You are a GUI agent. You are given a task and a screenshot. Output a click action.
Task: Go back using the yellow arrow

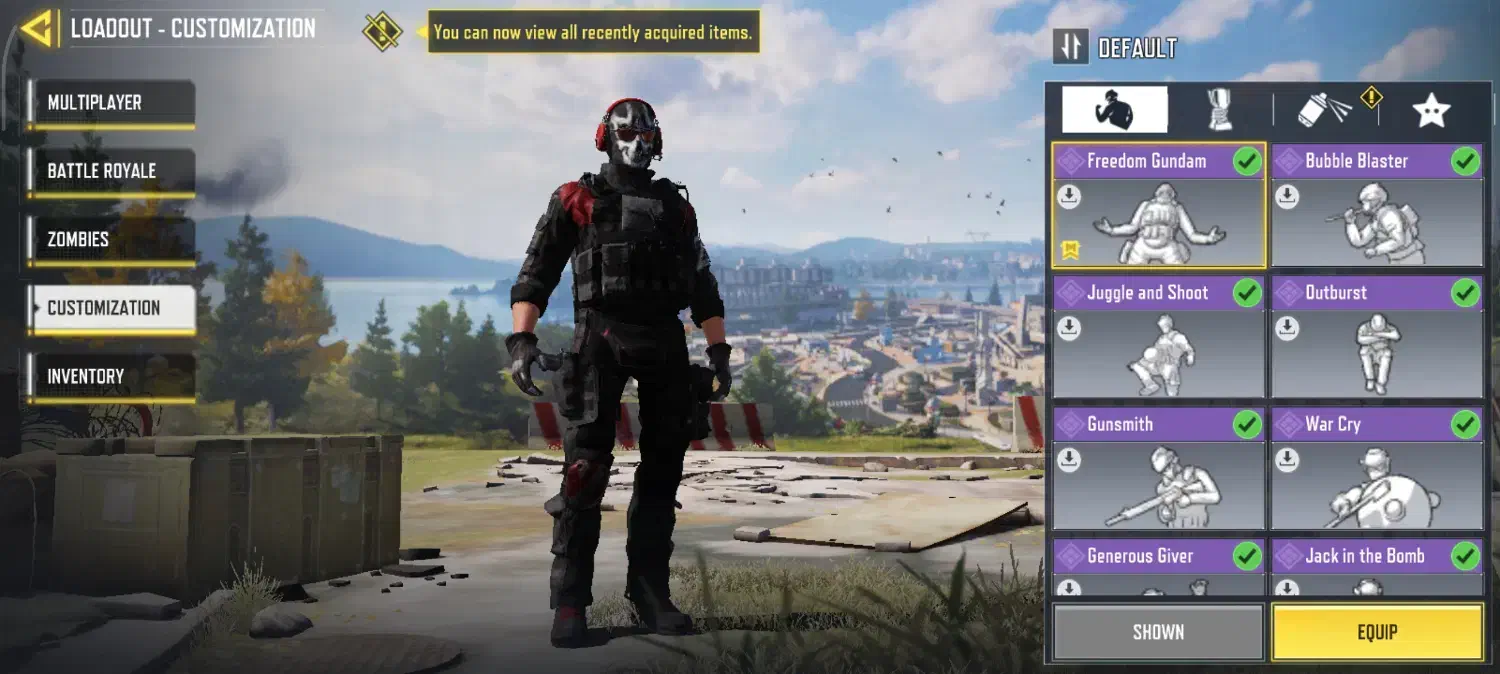pos(36,29)
